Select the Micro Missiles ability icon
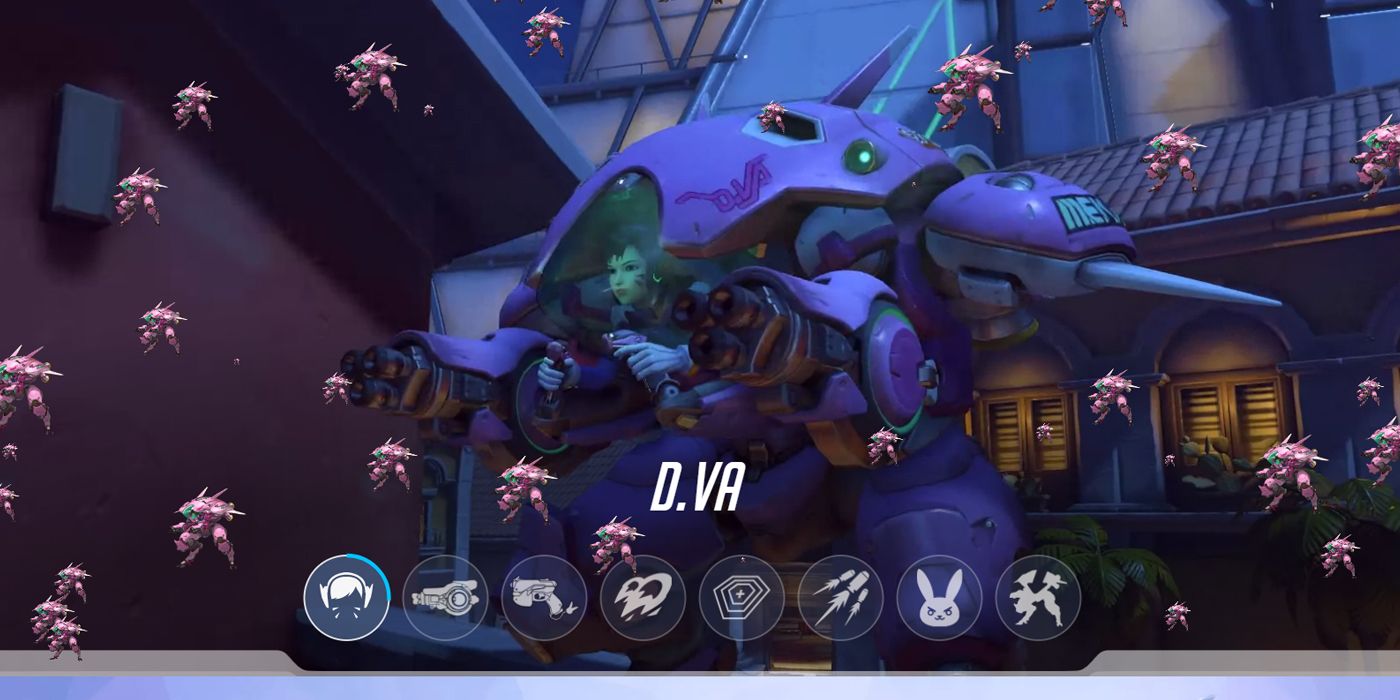 pos(840,598)
